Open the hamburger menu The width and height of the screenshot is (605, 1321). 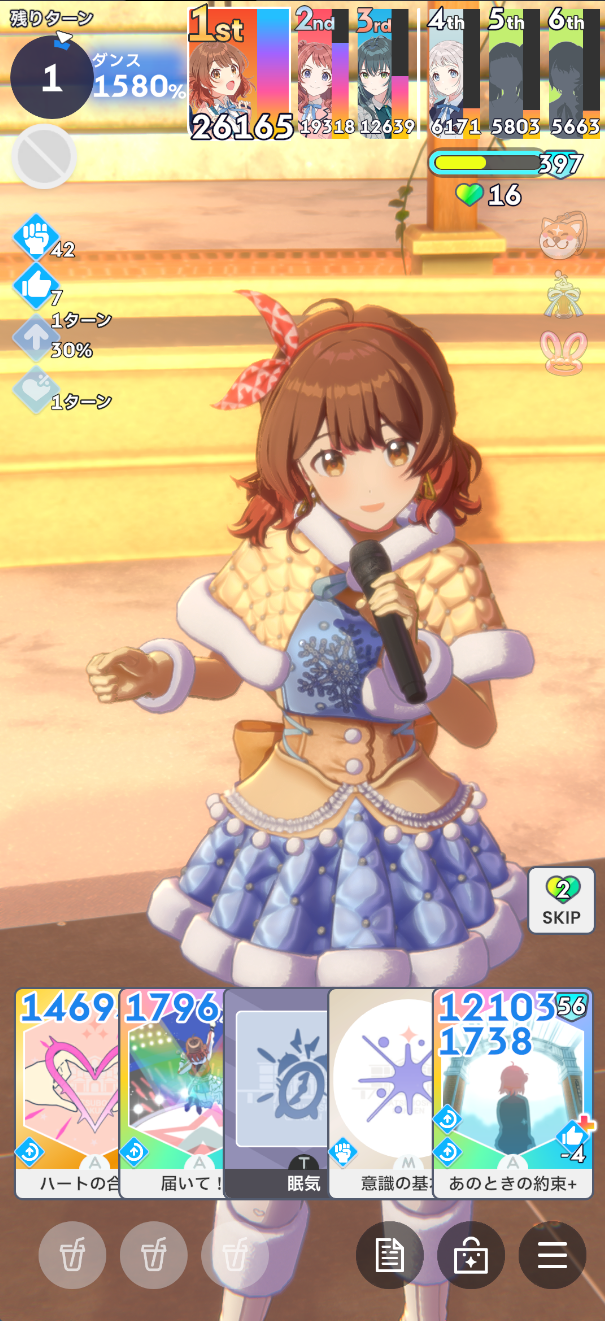pos(552,1255)
